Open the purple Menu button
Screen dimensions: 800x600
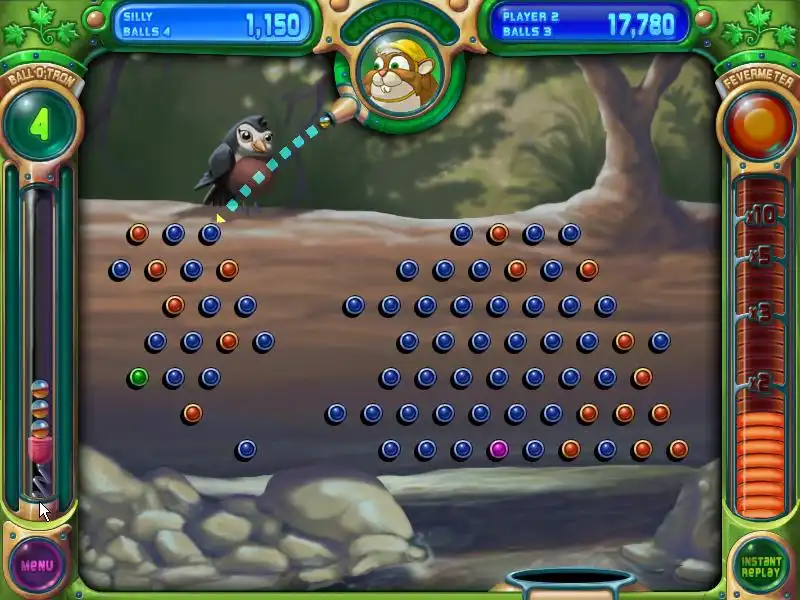tap(37, 565)
